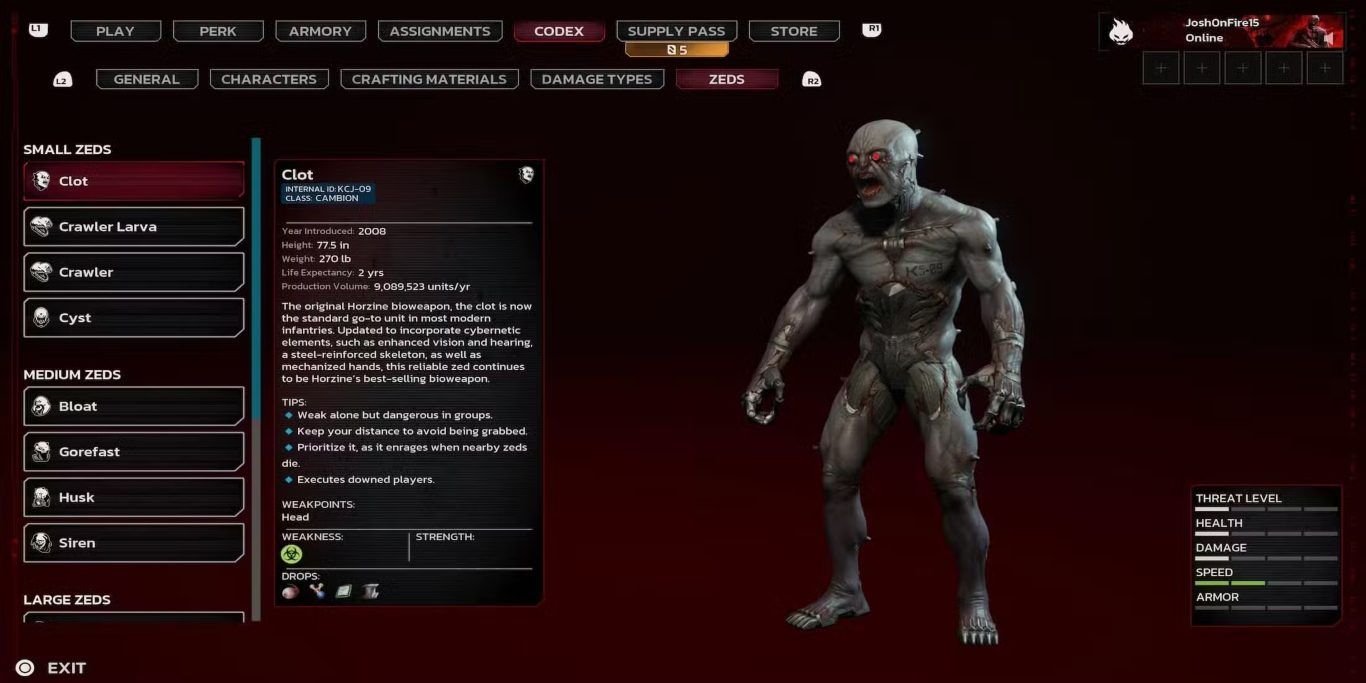The height and width of the screenshot is (683, 1366).
Task: Open the JoshOnFire15 player profile card
Action: pos(1221,31)
